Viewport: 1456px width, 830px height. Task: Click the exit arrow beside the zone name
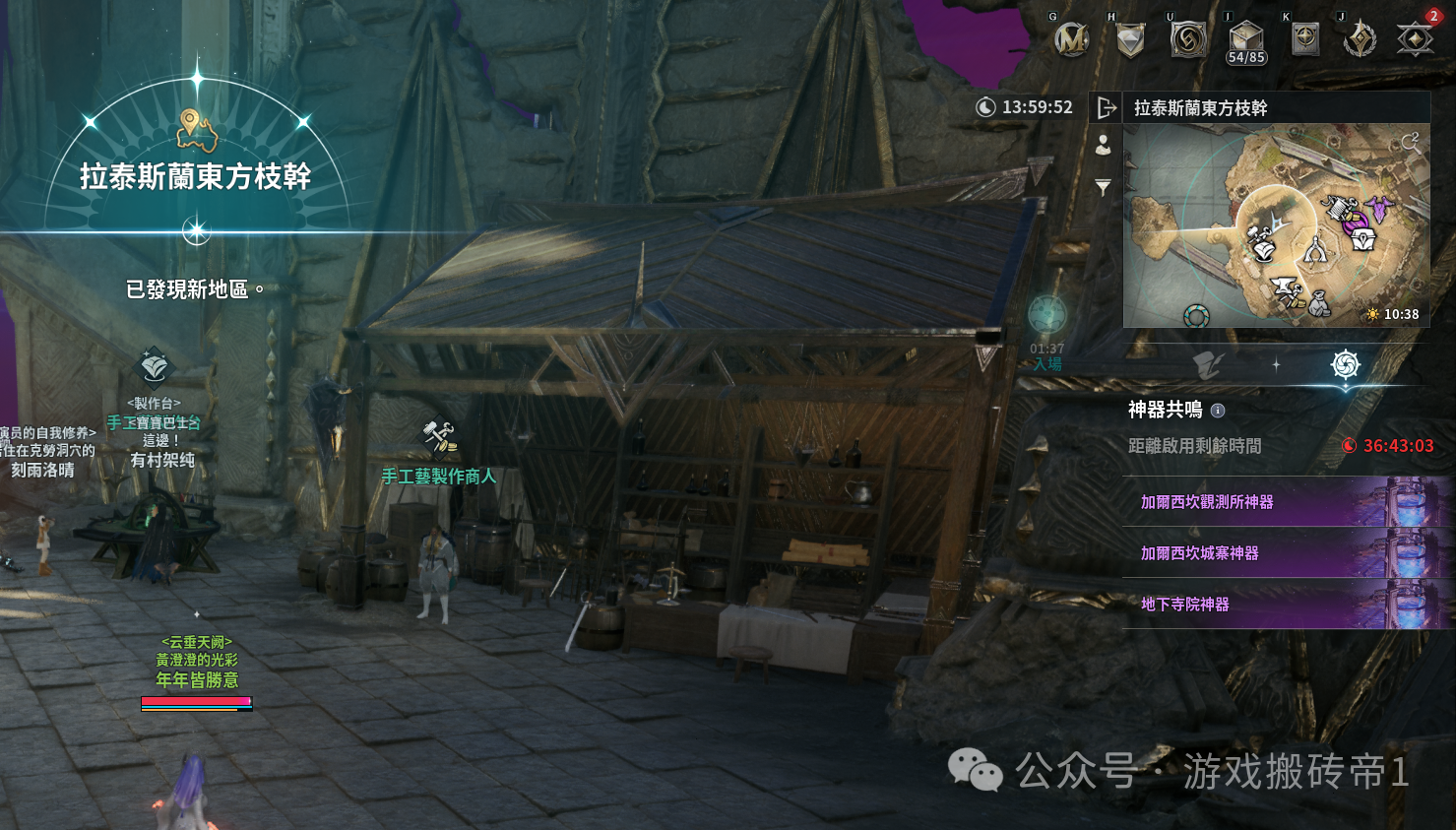pos(1107,107)
